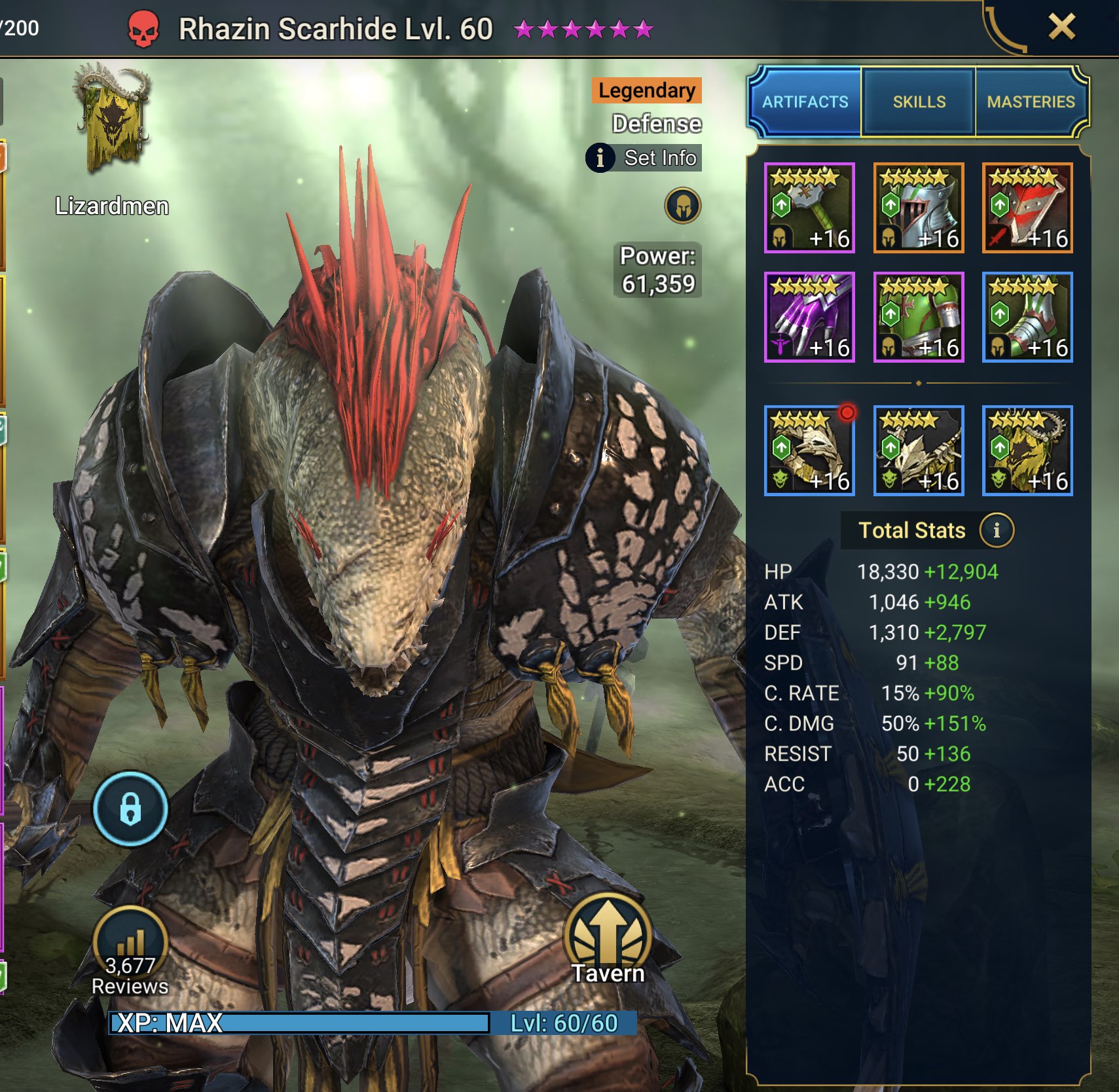This screenshot has height=1092, width=1119.
Task: Open the chestplate artifact slot
Action: click(918, 318)
